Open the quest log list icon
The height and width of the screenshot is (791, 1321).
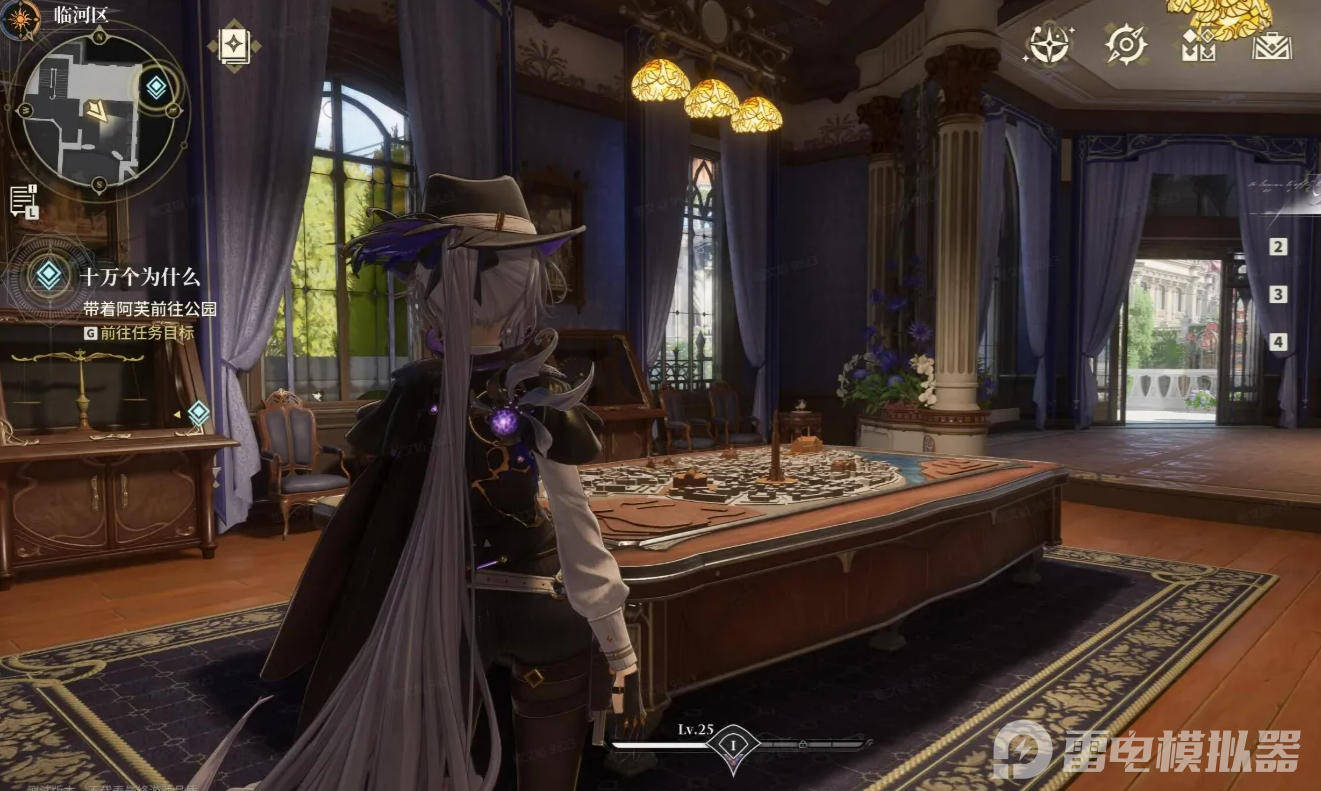23,200
